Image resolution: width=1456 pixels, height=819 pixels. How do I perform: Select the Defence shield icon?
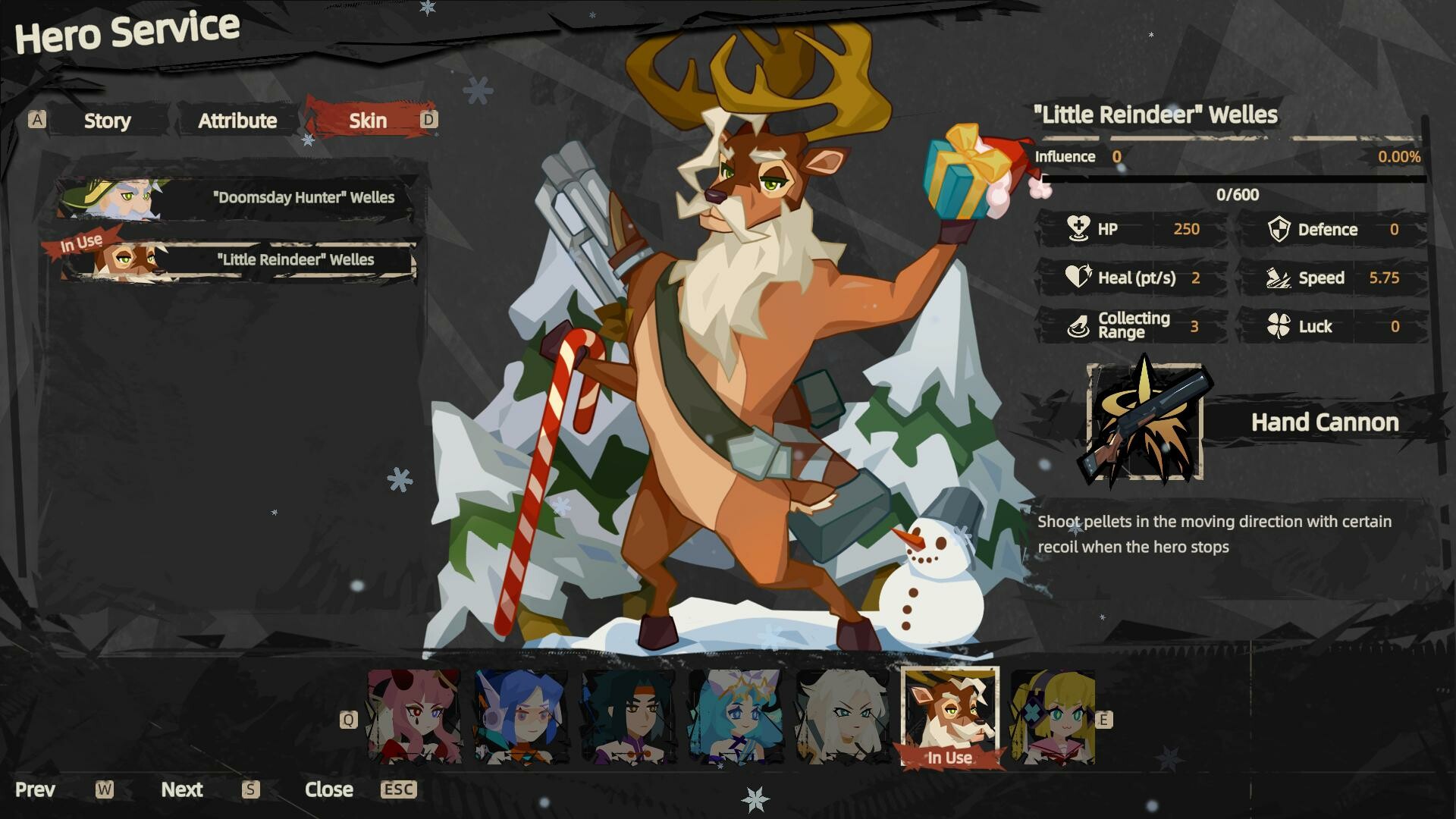pyautogui.click(x=1281, y=230)
